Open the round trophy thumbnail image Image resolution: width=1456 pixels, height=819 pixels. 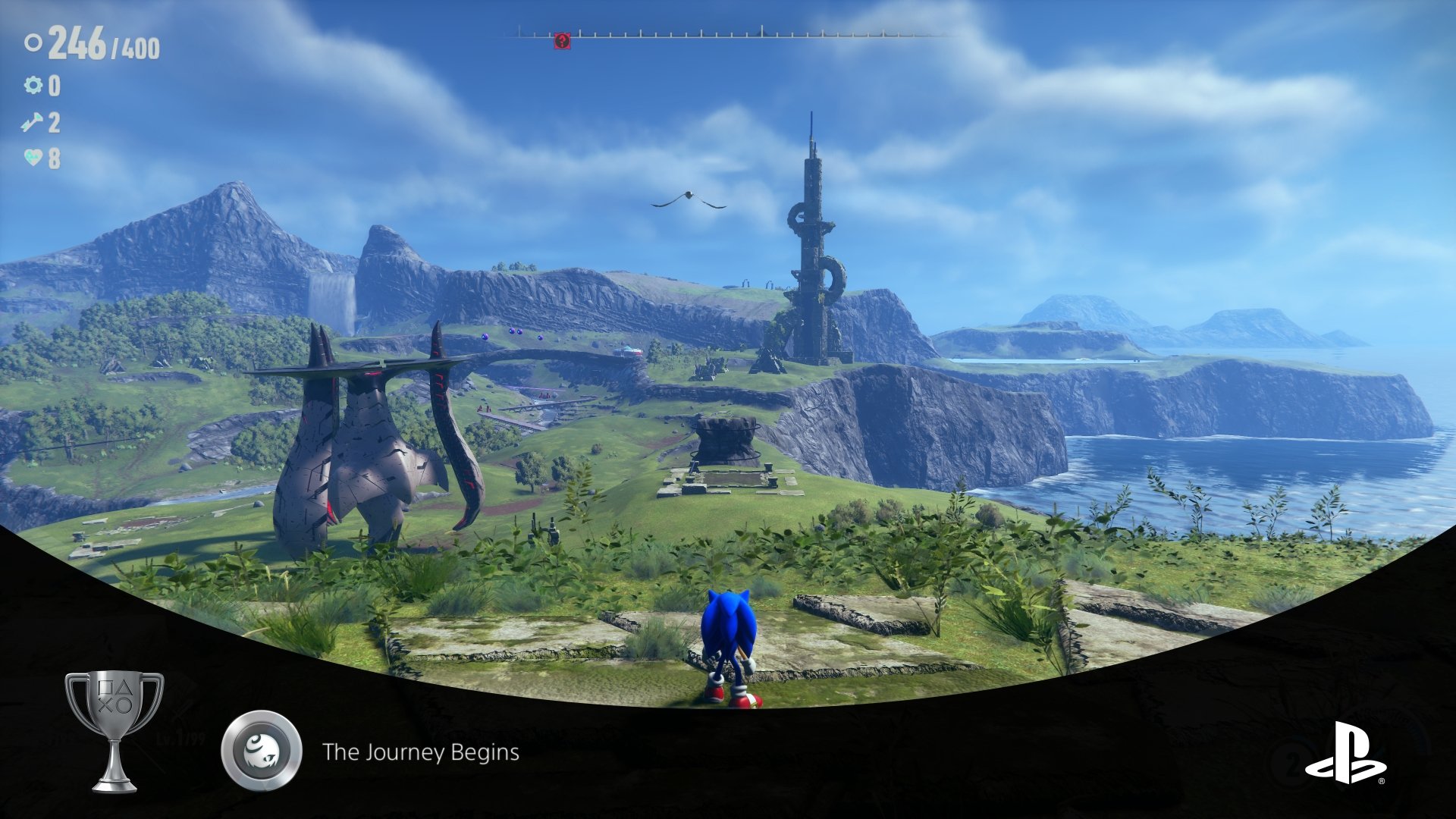point(262,751)
